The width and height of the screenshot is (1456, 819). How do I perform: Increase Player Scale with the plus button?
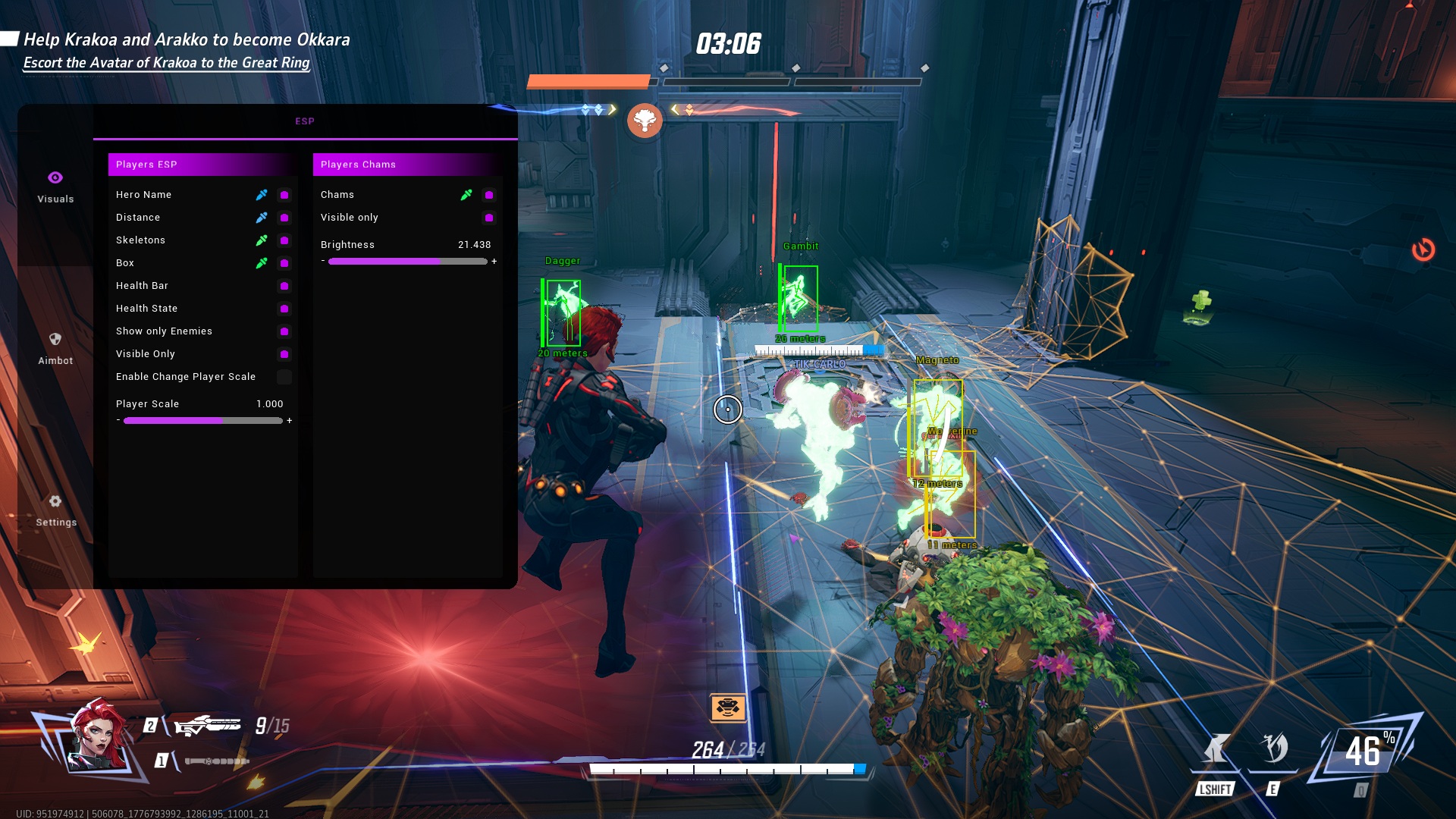click(x=290, y=421)
